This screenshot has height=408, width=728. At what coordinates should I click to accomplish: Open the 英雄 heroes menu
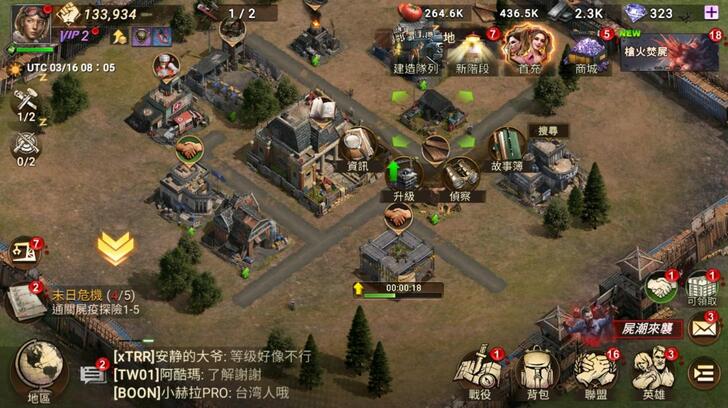655,373
